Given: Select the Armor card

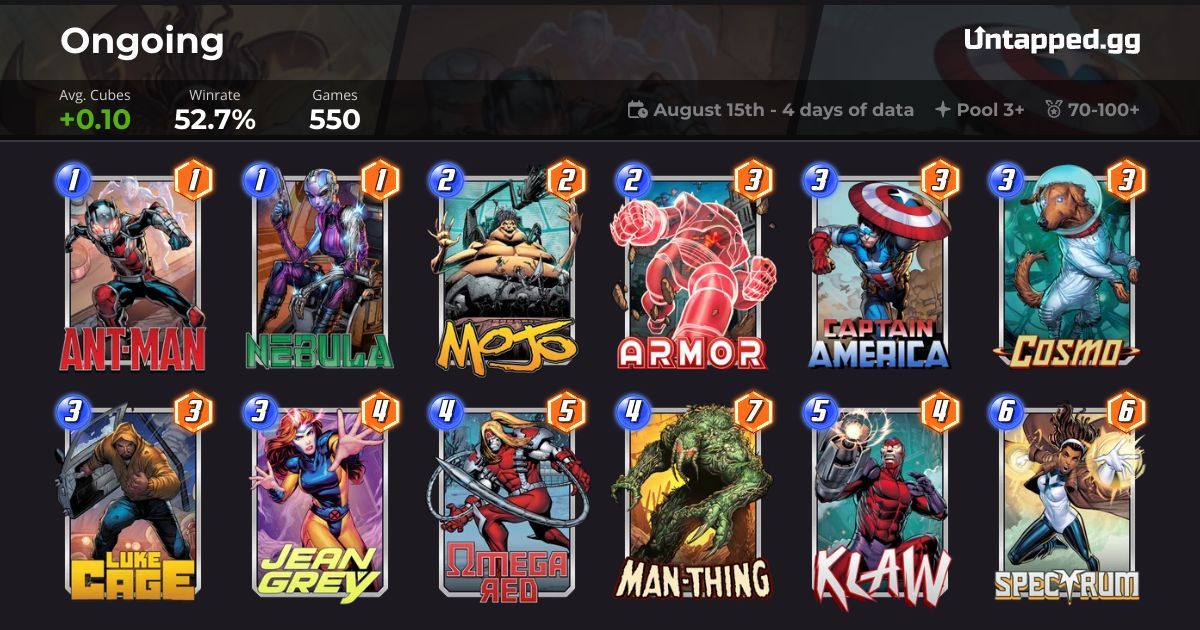Looking at the screenshot, I should (692, 270).
